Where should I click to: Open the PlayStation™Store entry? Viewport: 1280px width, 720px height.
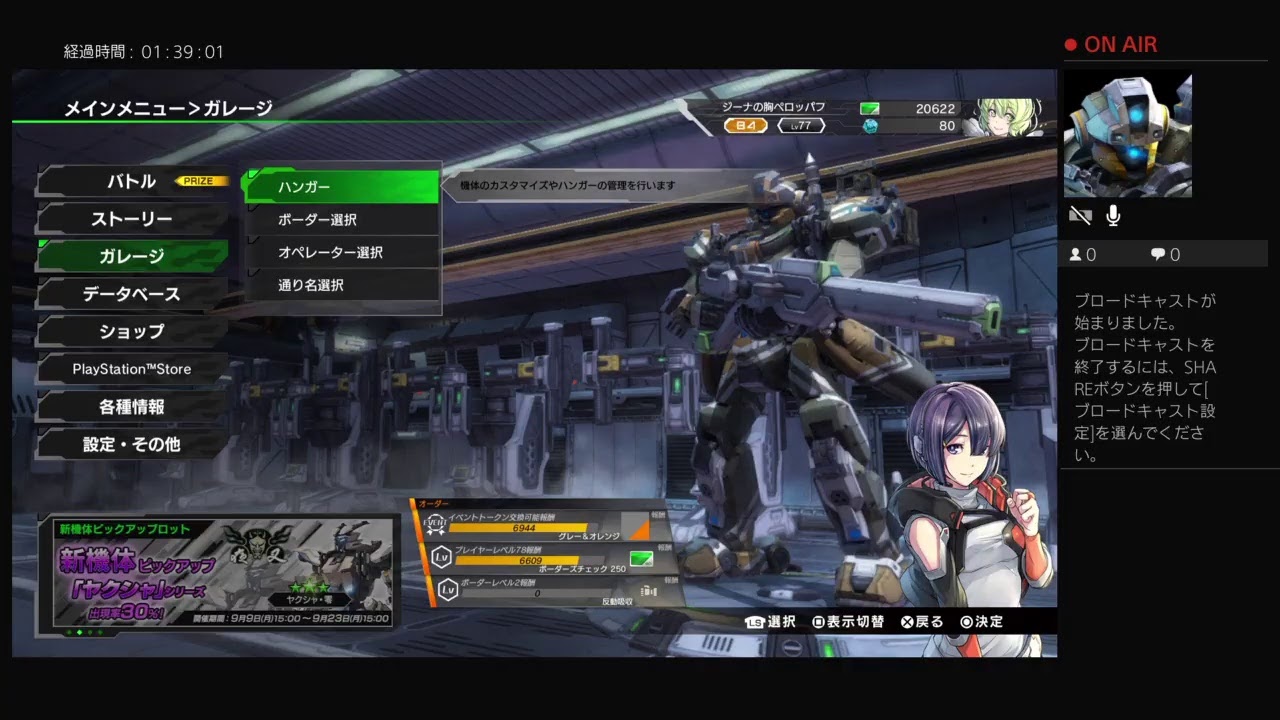[132, 369]
